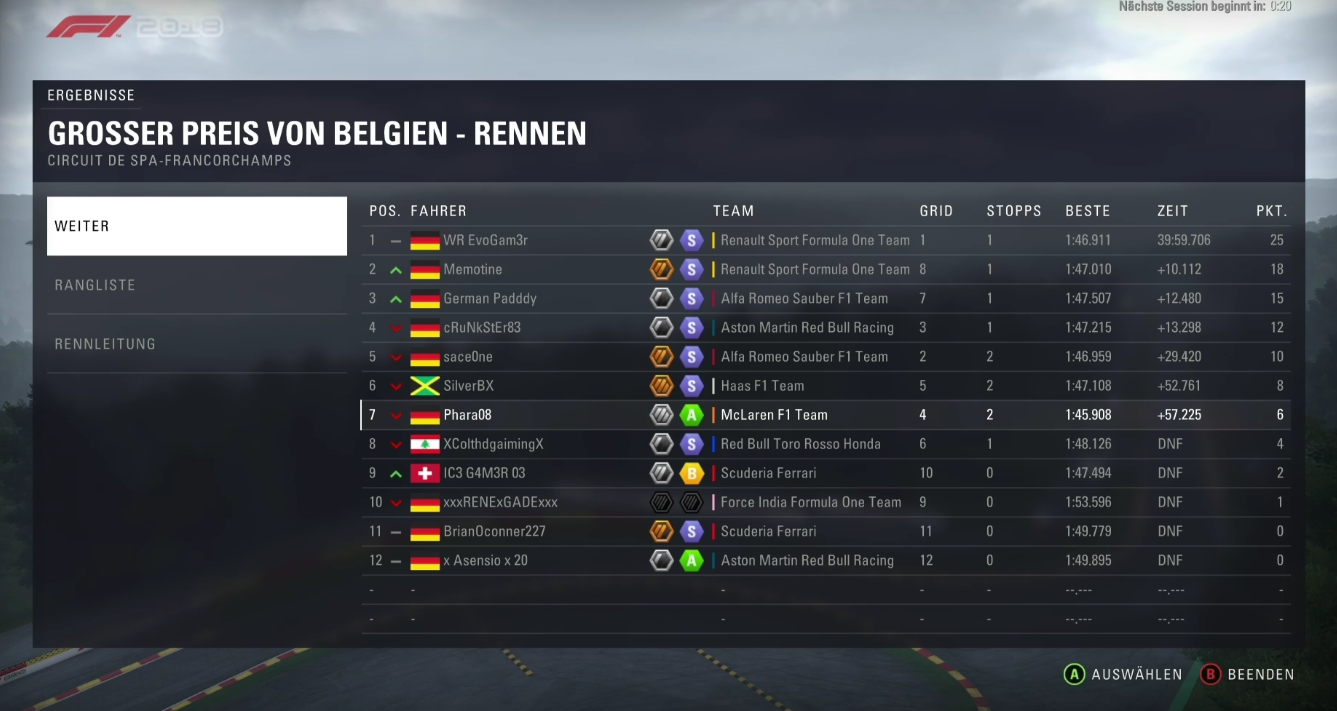Screen dimensions: 1337x711
Task: Select BrianOconner227's result row
Action: 825,531
